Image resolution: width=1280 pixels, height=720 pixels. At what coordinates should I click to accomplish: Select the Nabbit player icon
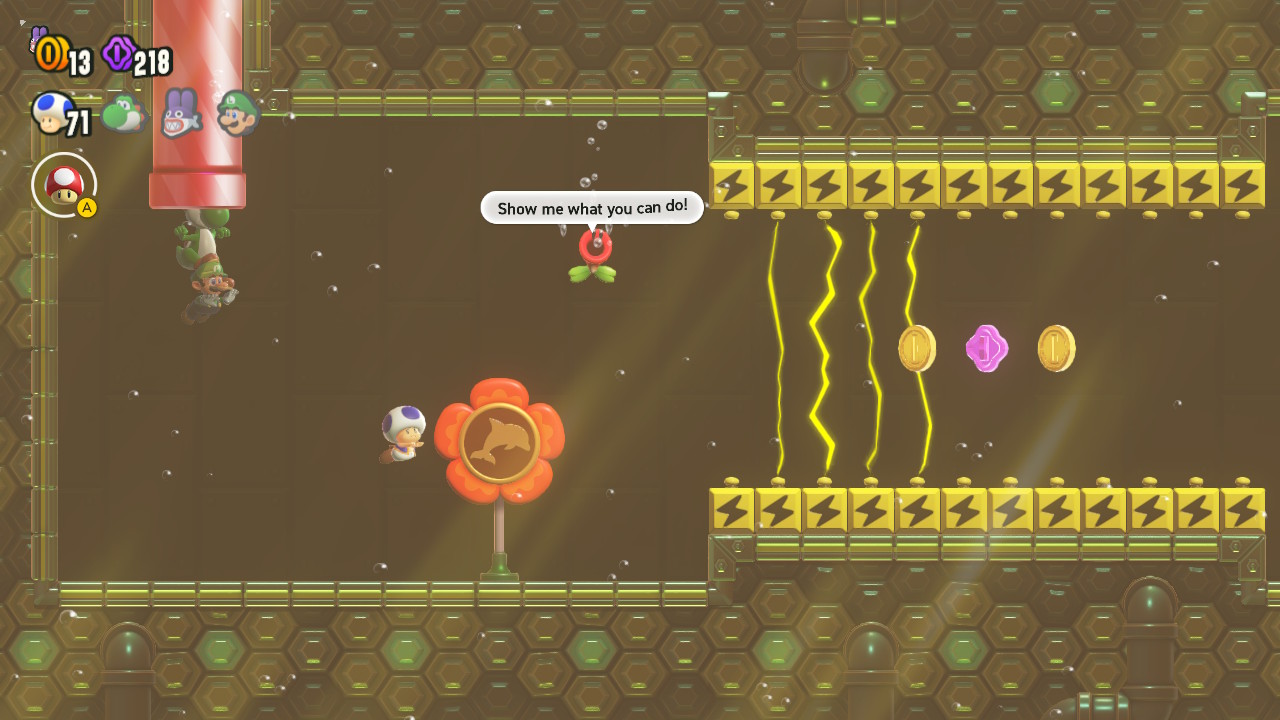180,113
